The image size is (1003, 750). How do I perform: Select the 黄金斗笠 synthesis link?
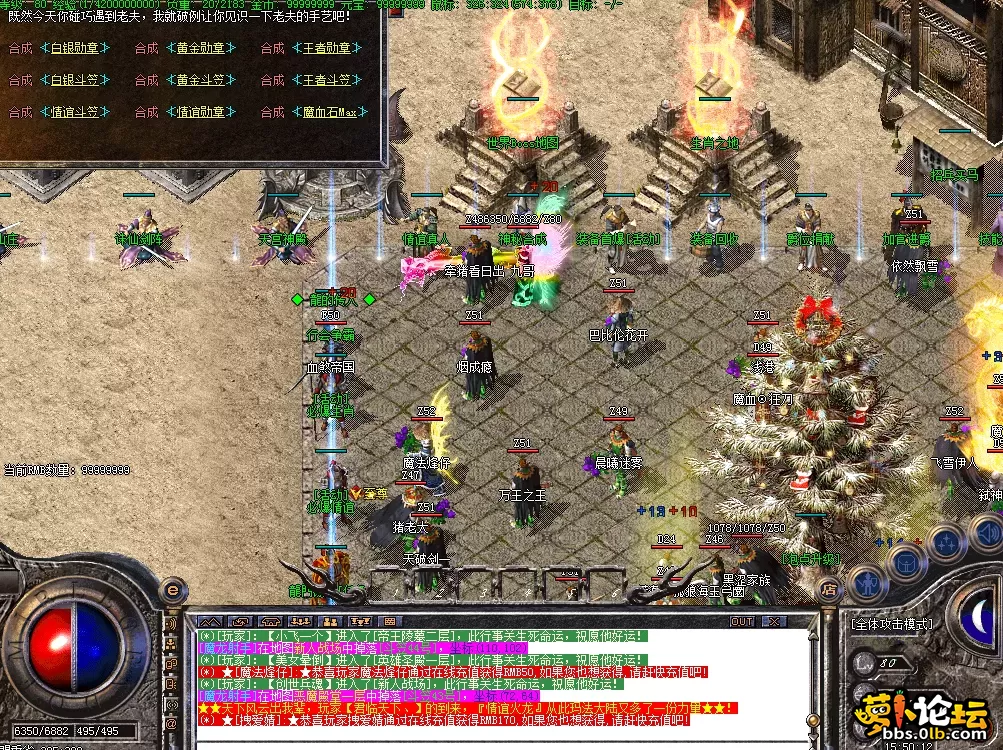coord(201,80)
